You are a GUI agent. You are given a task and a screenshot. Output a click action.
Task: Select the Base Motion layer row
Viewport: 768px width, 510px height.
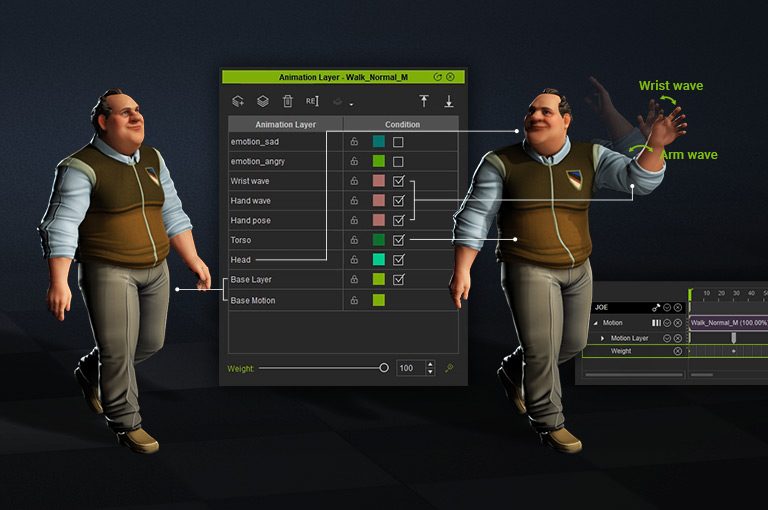click(x=285, y=300)
